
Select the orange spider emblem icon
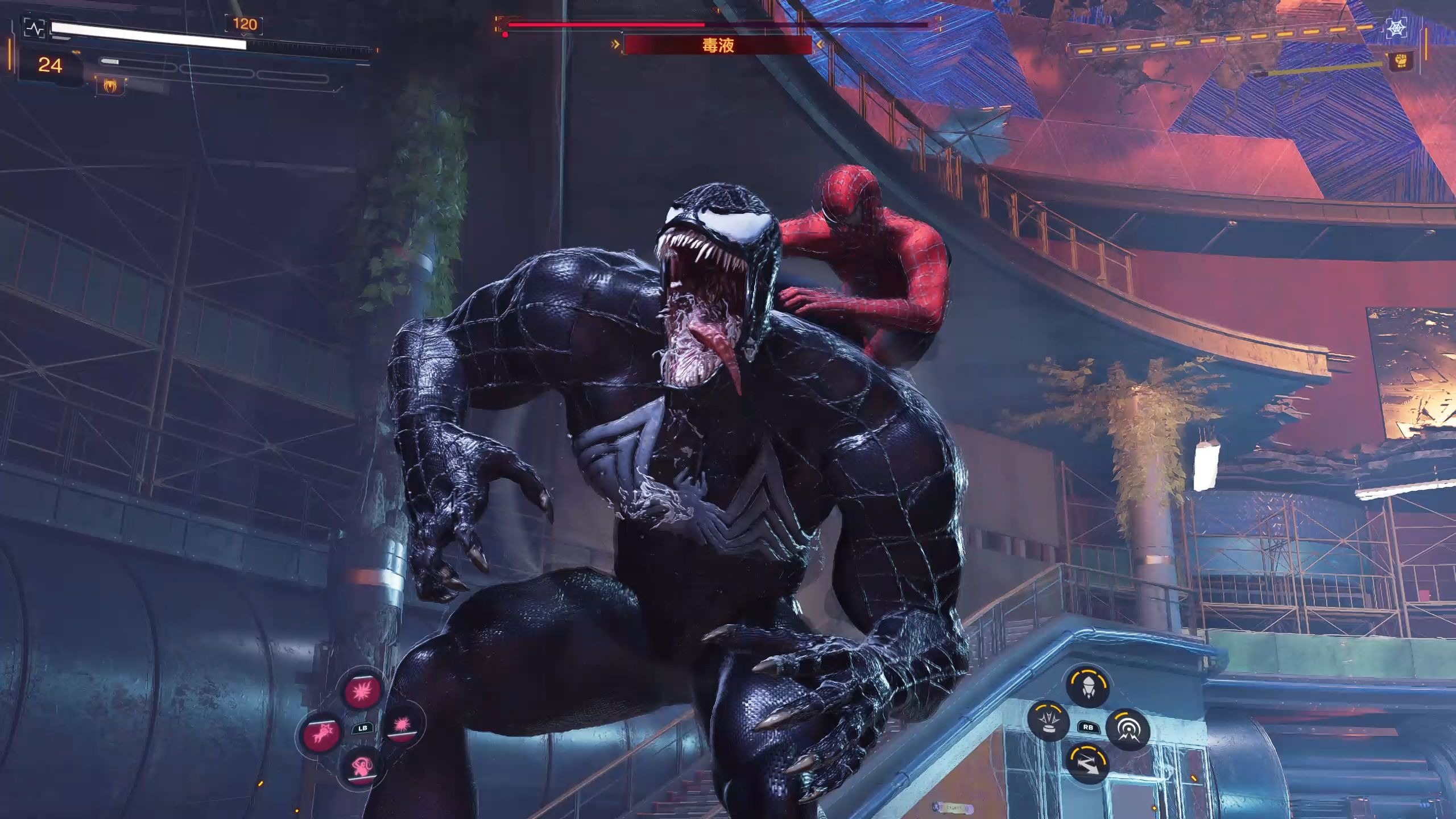coord(111,86)
